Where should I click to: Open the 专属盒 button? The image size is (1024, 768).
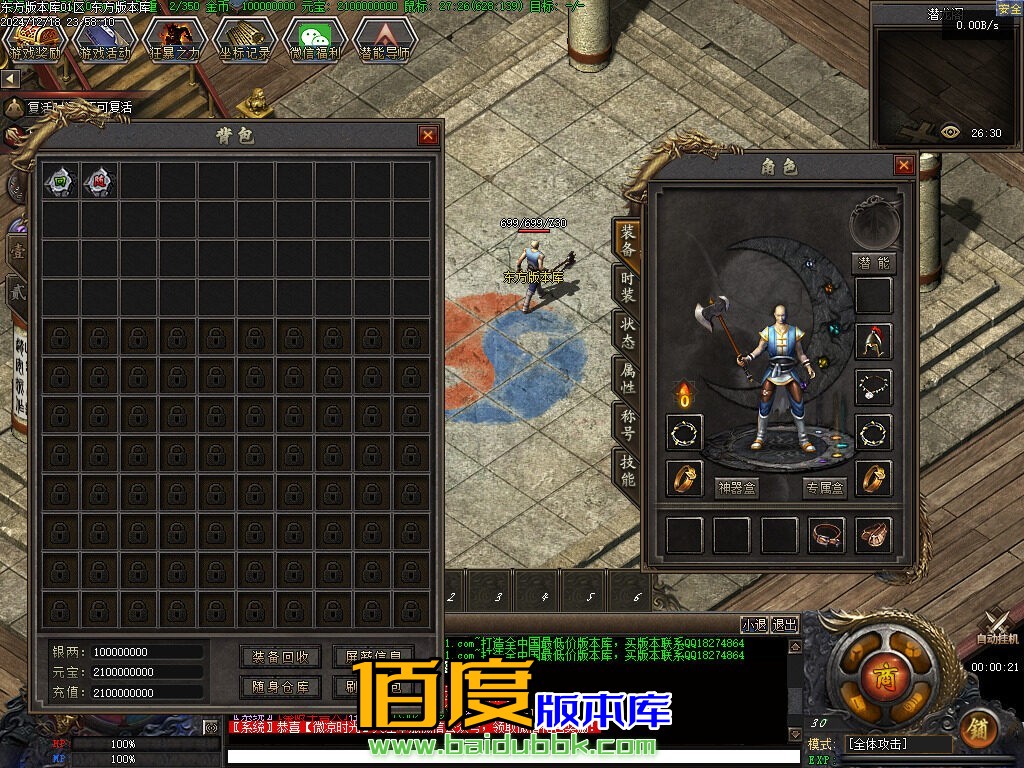pyautogui.click(x=825, y=488)
